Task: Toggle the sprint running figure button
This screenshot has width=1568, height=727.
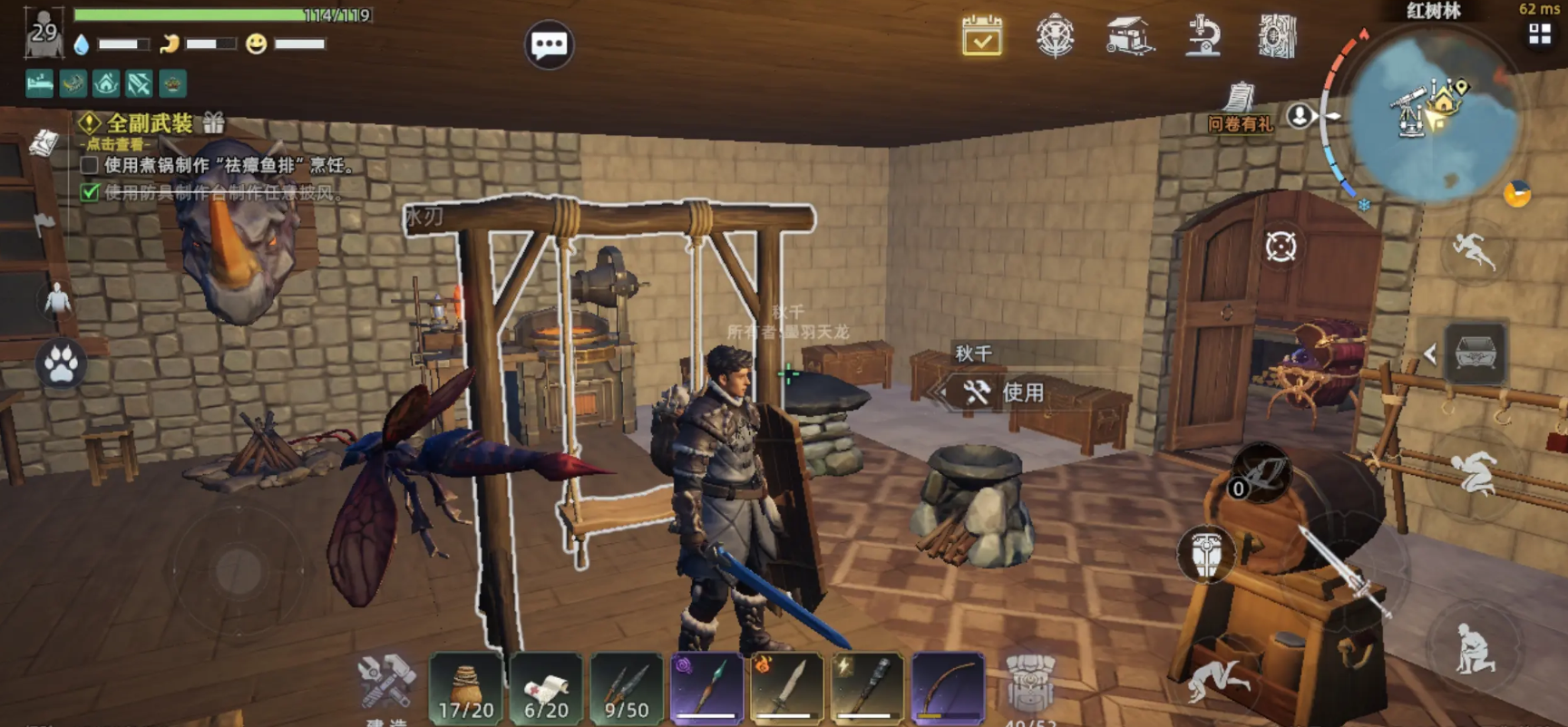Action: (1474, 249)
